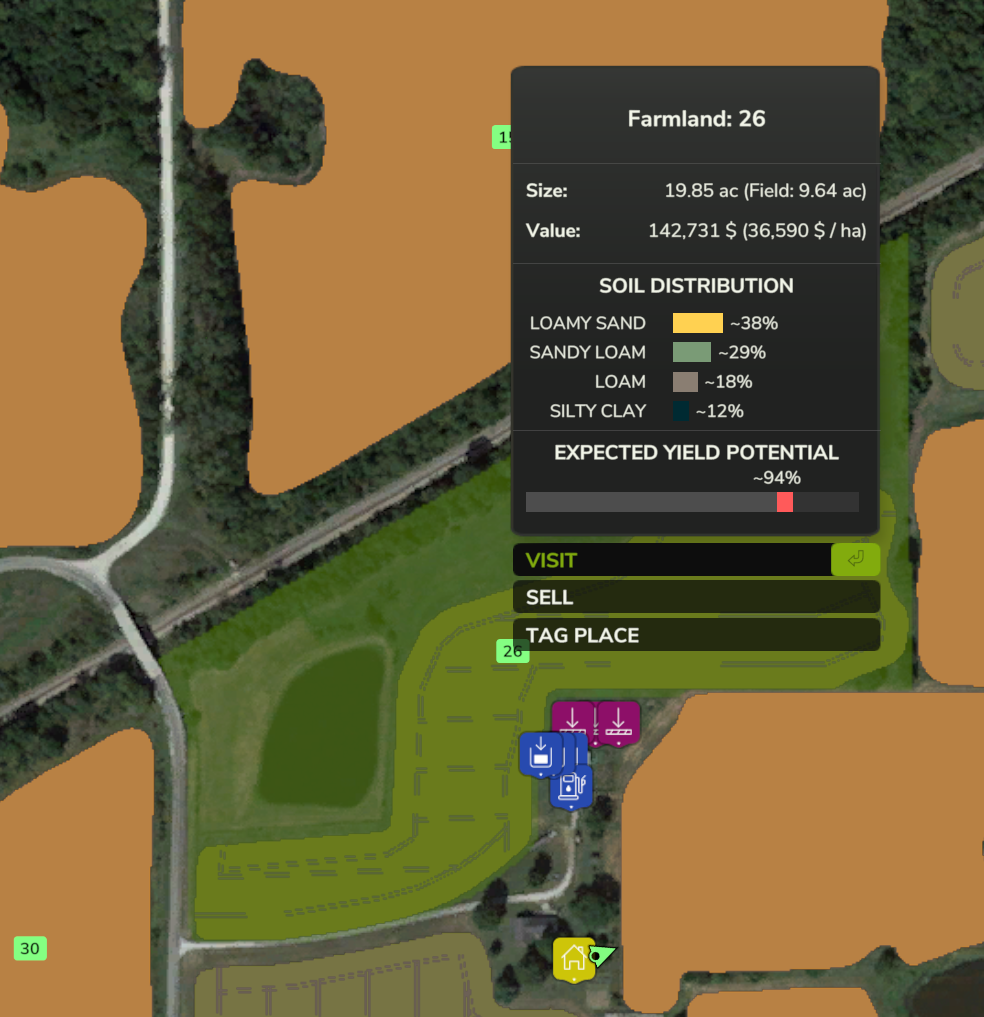Click the blue fuel station marker
The image size is (984, 1017).
click(x=570, y=786)
